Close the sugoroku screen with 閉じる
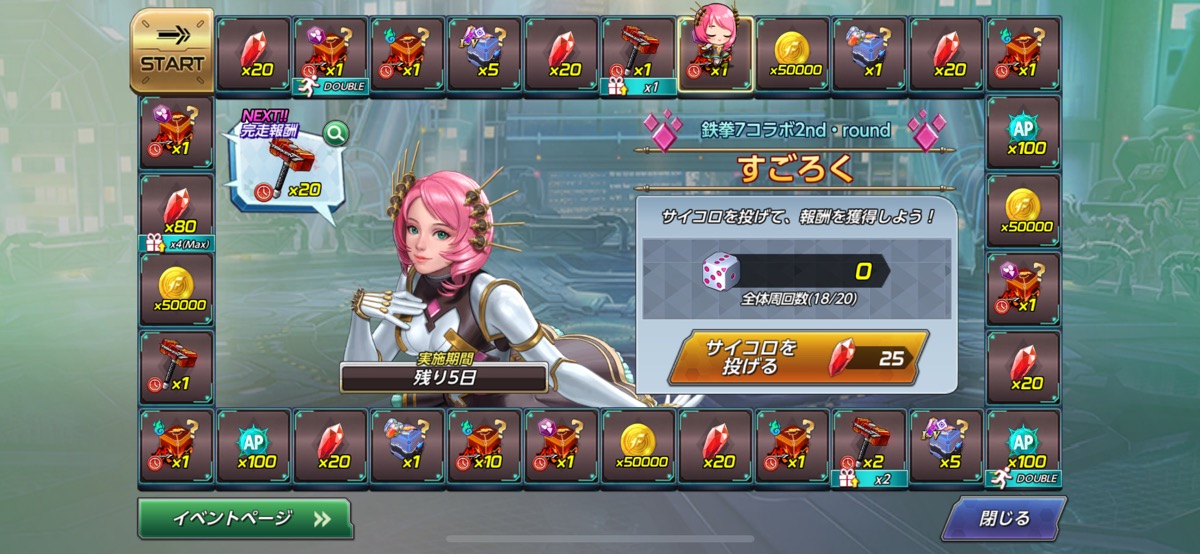 tap(1002, 519)
